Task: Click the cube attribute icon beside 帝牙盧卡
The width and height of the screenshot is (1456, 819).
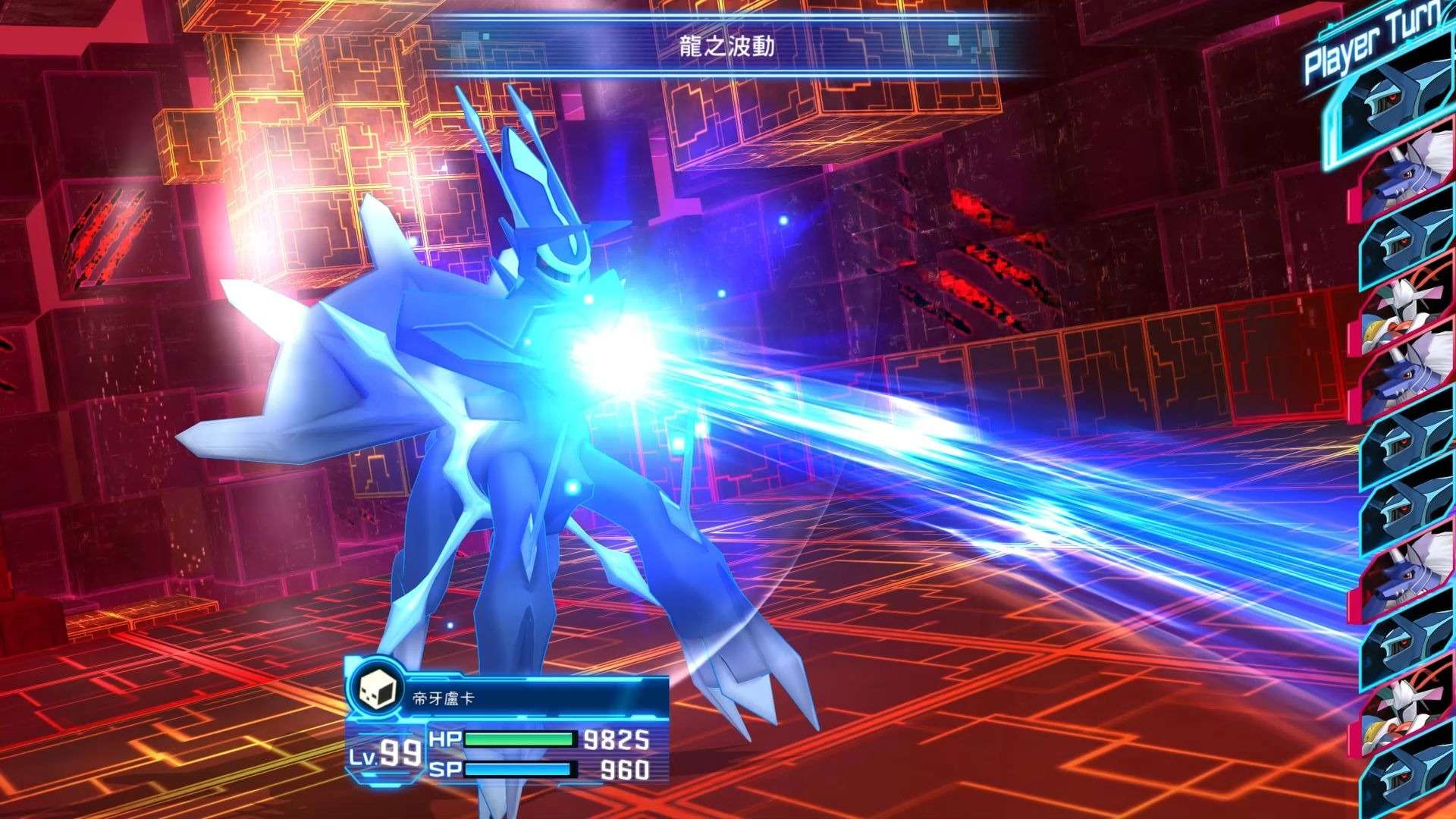Action: [376, 689]
